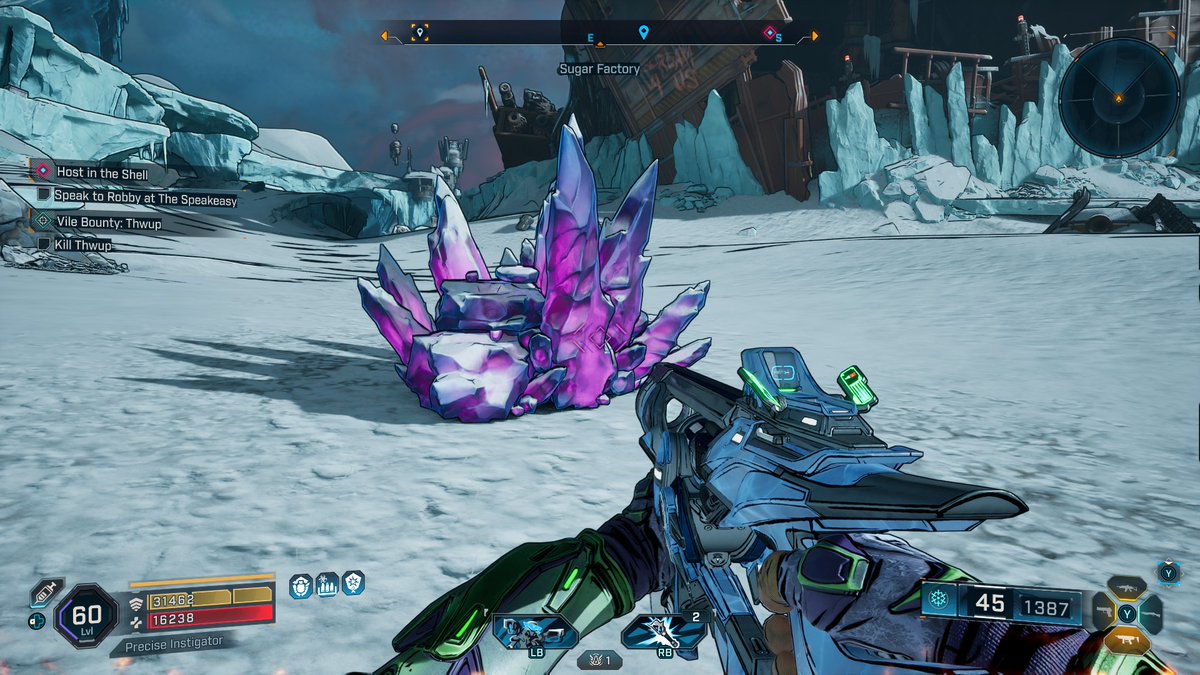1200x675 pixels.
Task: Click the bar-chart status buff icon
Action: tap(327, 585)
